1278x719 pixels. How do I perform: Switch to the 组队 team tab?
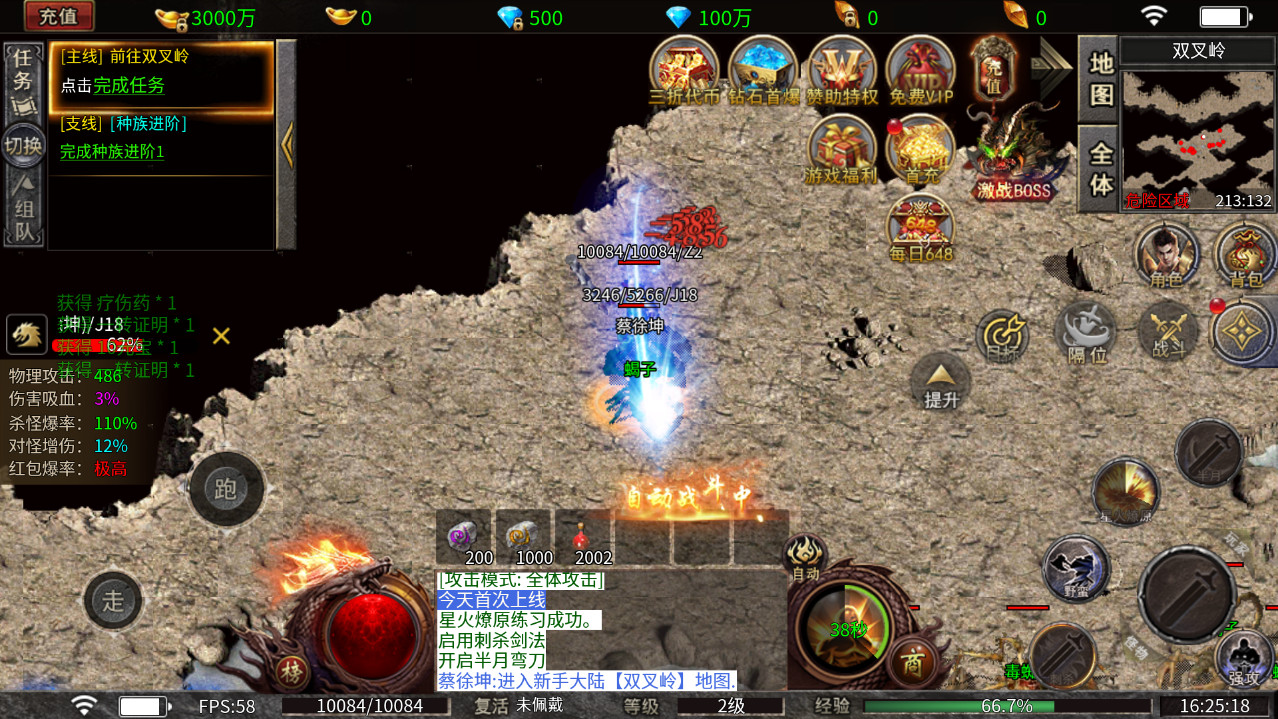coord(22,211)
